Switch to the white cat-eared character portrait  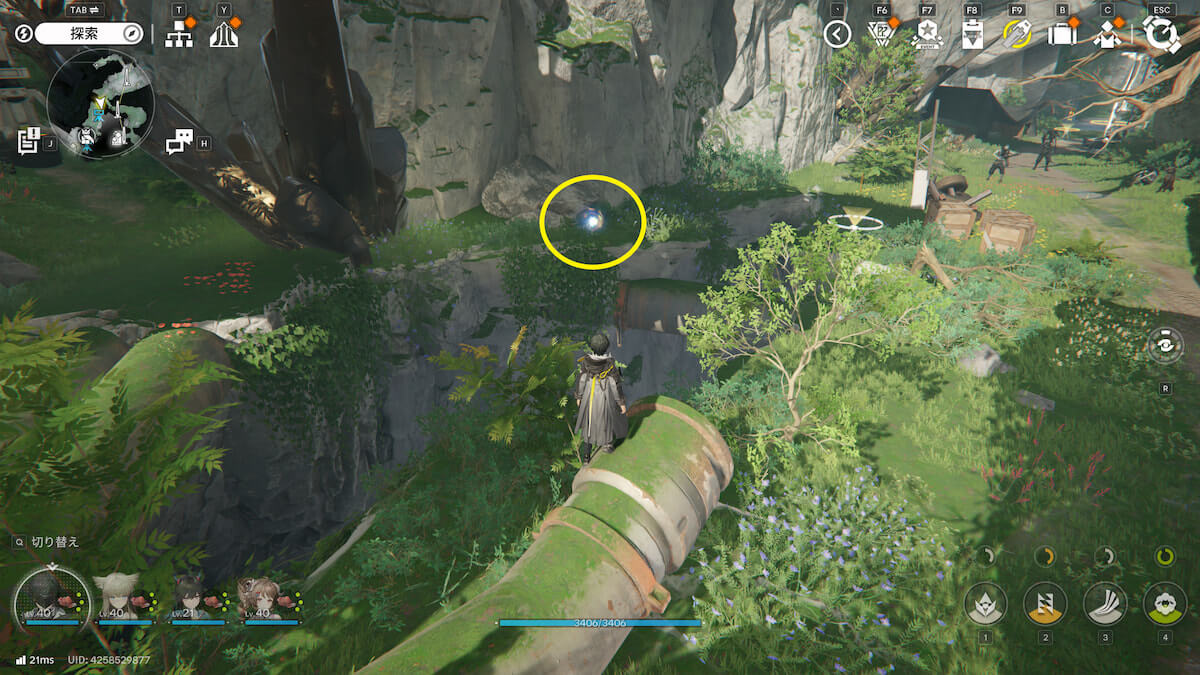[x=117, y=597]
